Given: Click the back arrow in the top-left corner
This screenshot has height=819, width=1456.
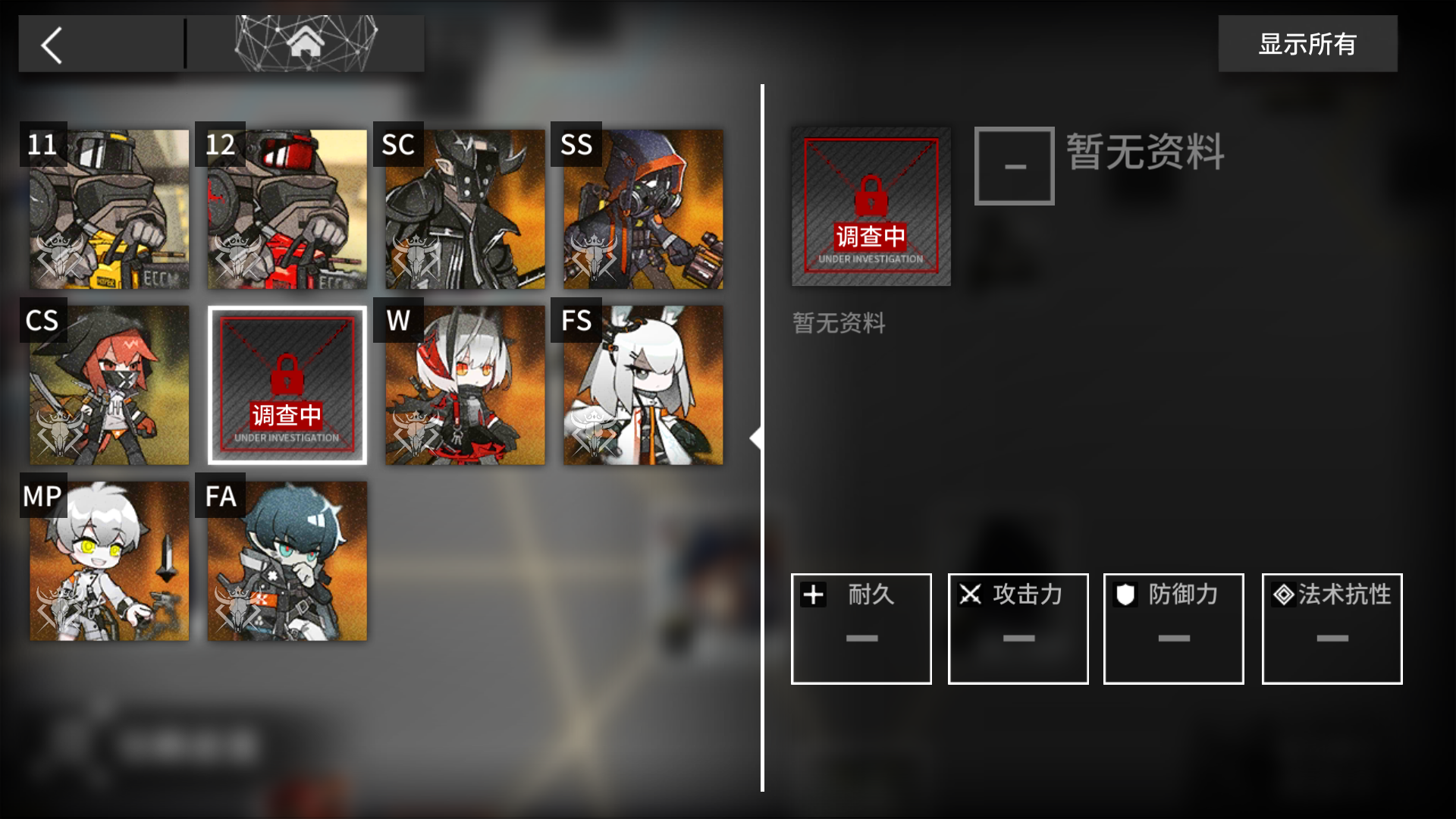Looking at the screenshot, I should click(51, 44).
